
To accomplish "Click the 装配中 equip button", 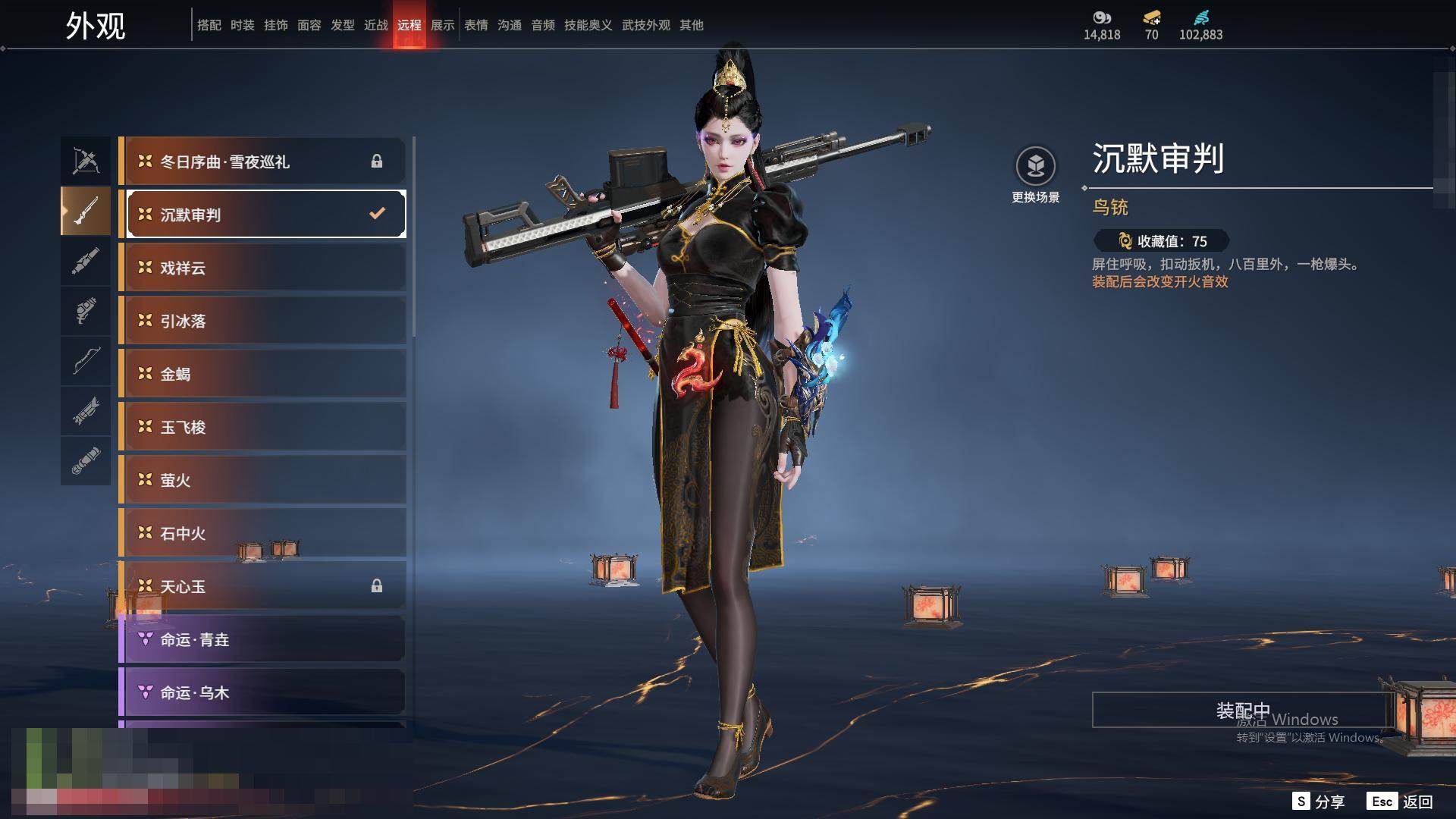I will (x=1242, y=710).
